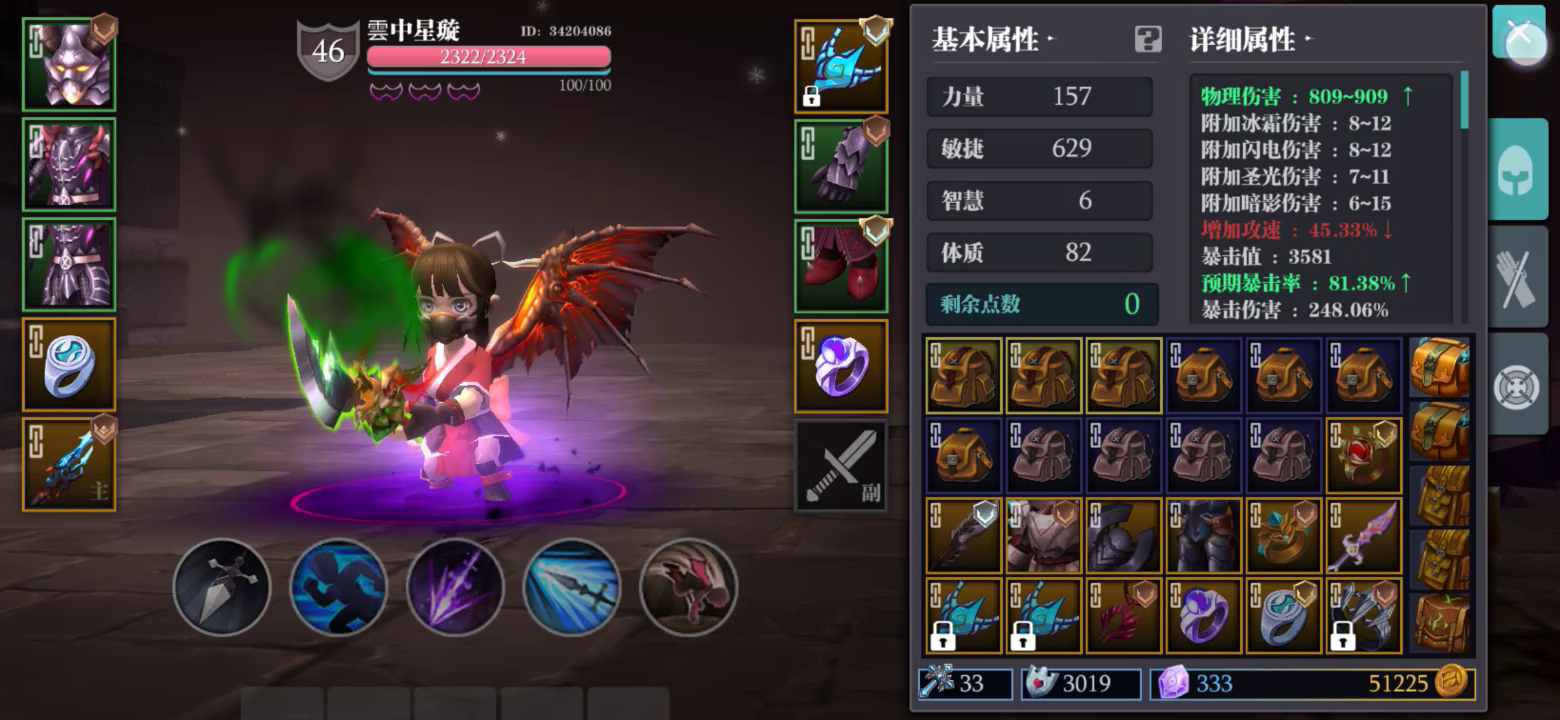Image resolution: width=1560 pixels, height=720 pixels.
Task: Select the 敏捷 agility attribute row
Action: [1040, 148]
